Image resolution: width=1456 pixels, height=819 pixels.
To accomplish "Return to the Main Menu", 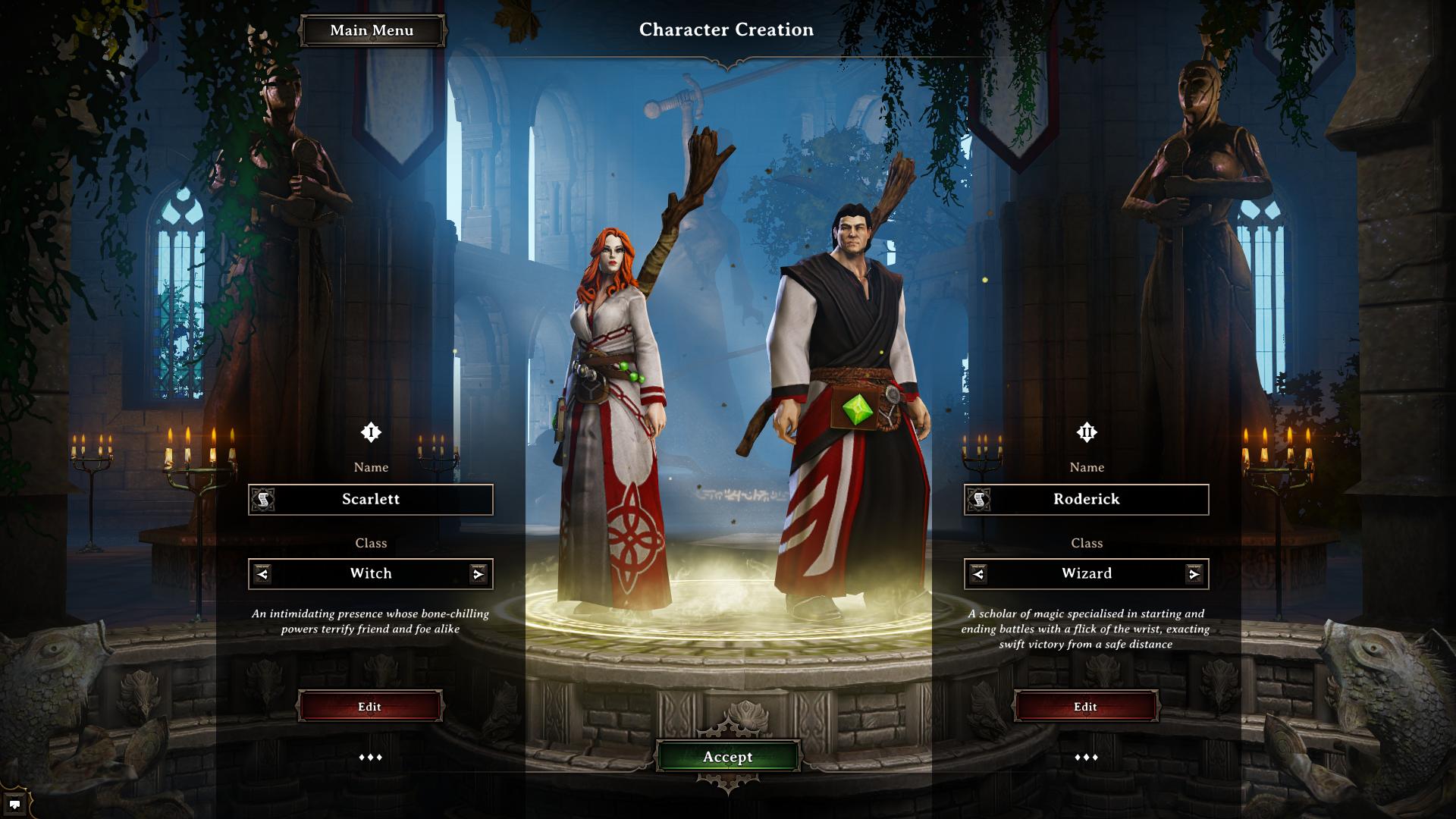I will pyautogui.click(x=372, y=30).
